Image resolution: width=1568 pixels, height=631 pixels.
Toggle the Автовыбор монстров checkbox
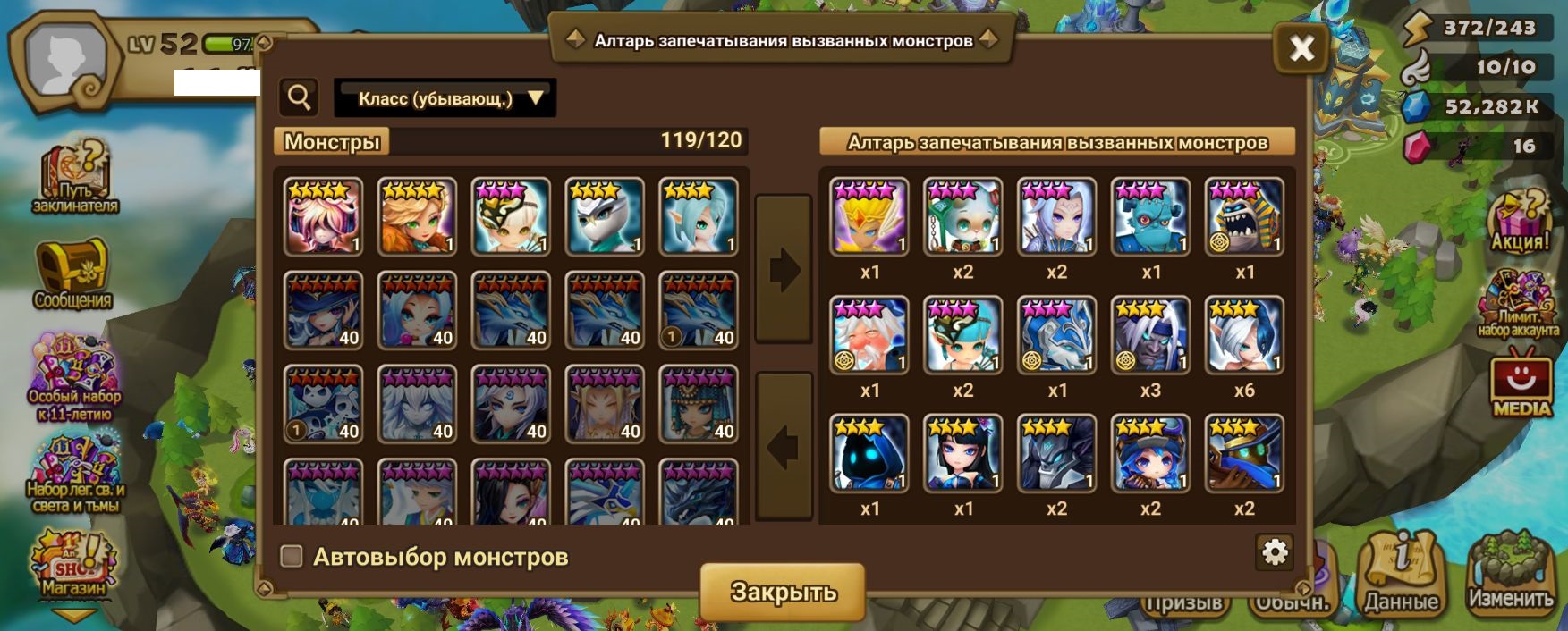pyautogui.click(x=292, y=557)
